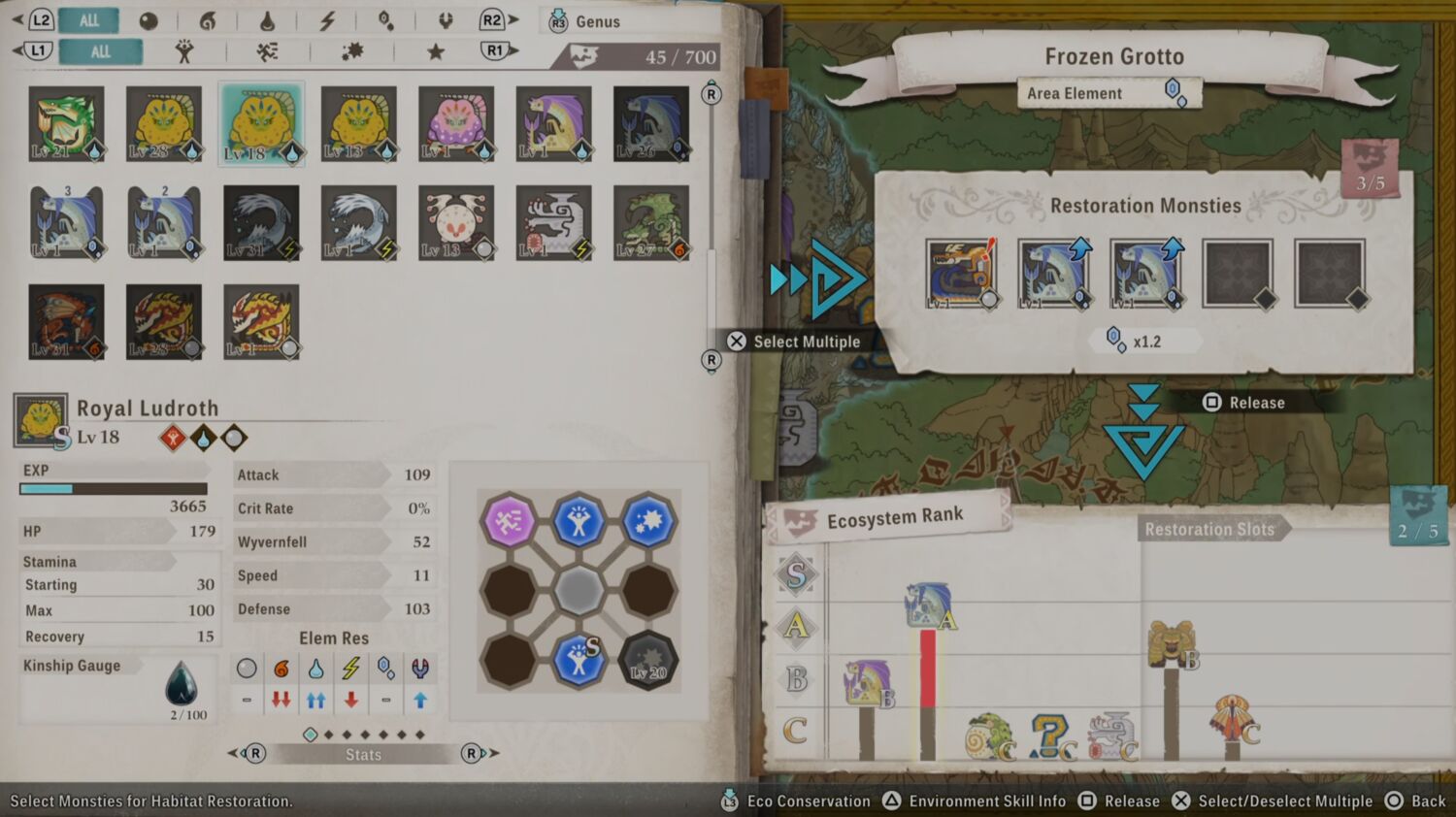The width and height of the screenshot is (1456, 817).
Task: Select the purple gene in the gene grid
Action: point(509,521)
